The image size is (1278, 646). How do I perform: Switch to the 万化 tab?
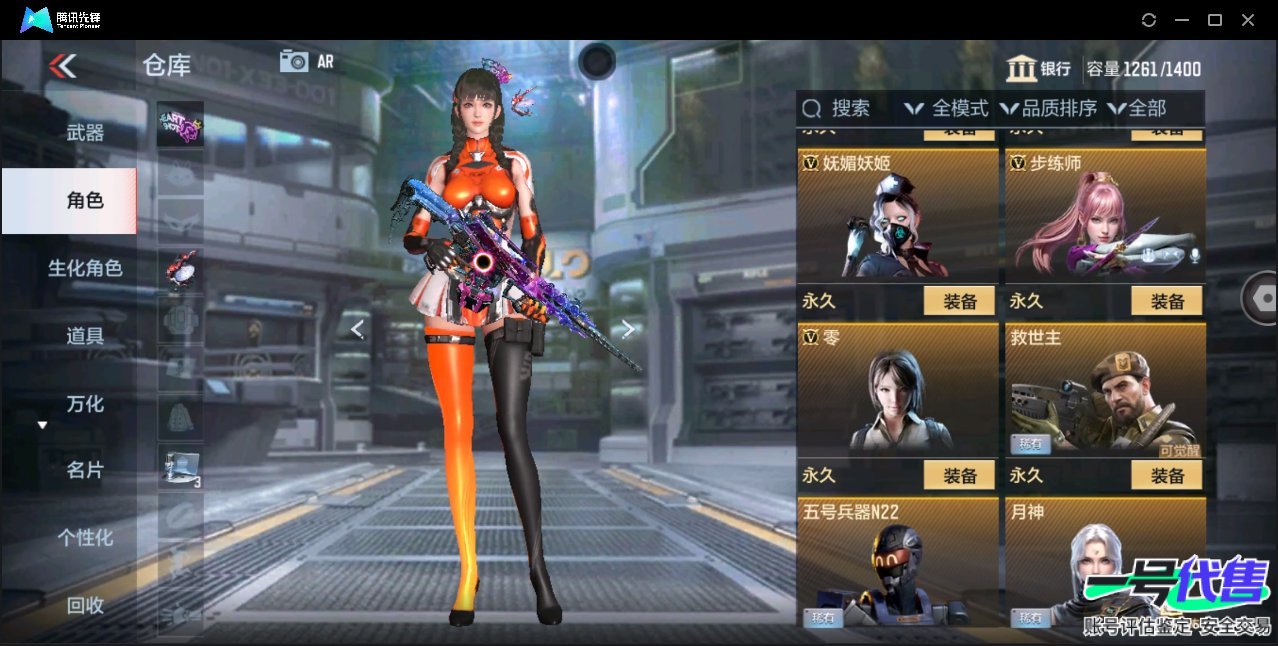85,404
